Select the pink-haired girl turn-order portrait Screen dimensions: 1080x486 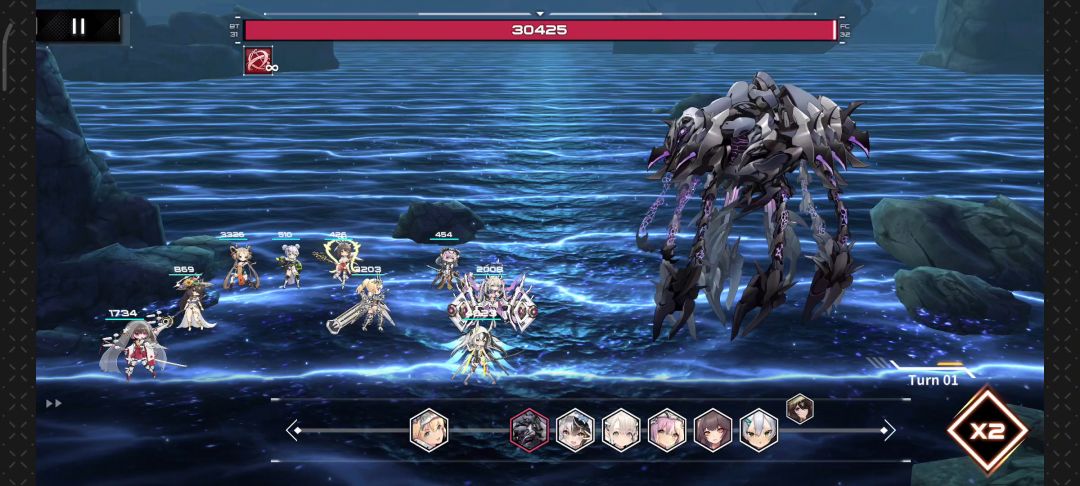667,430
